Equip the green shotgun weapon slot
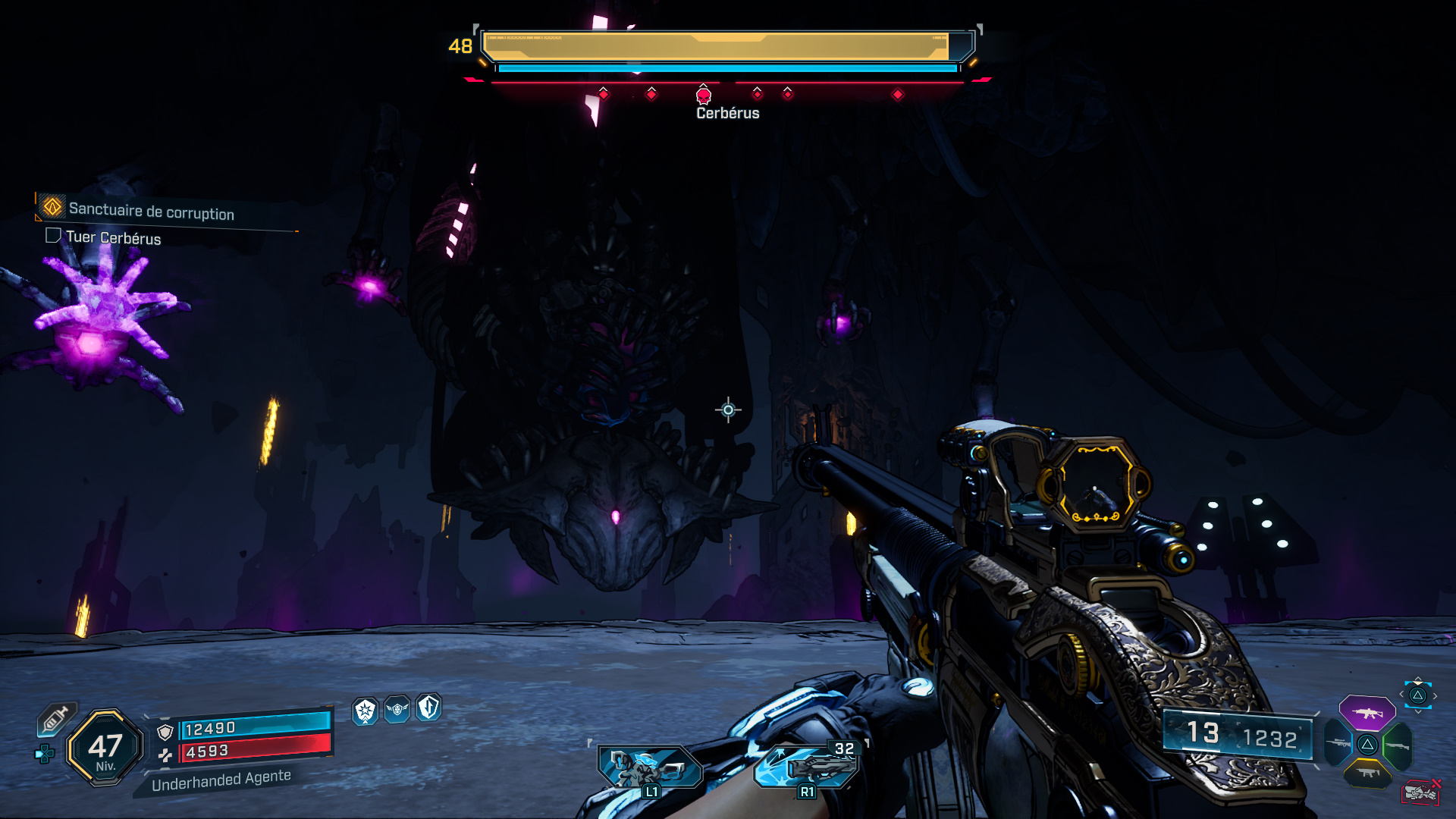 [x=1397, y=745]
